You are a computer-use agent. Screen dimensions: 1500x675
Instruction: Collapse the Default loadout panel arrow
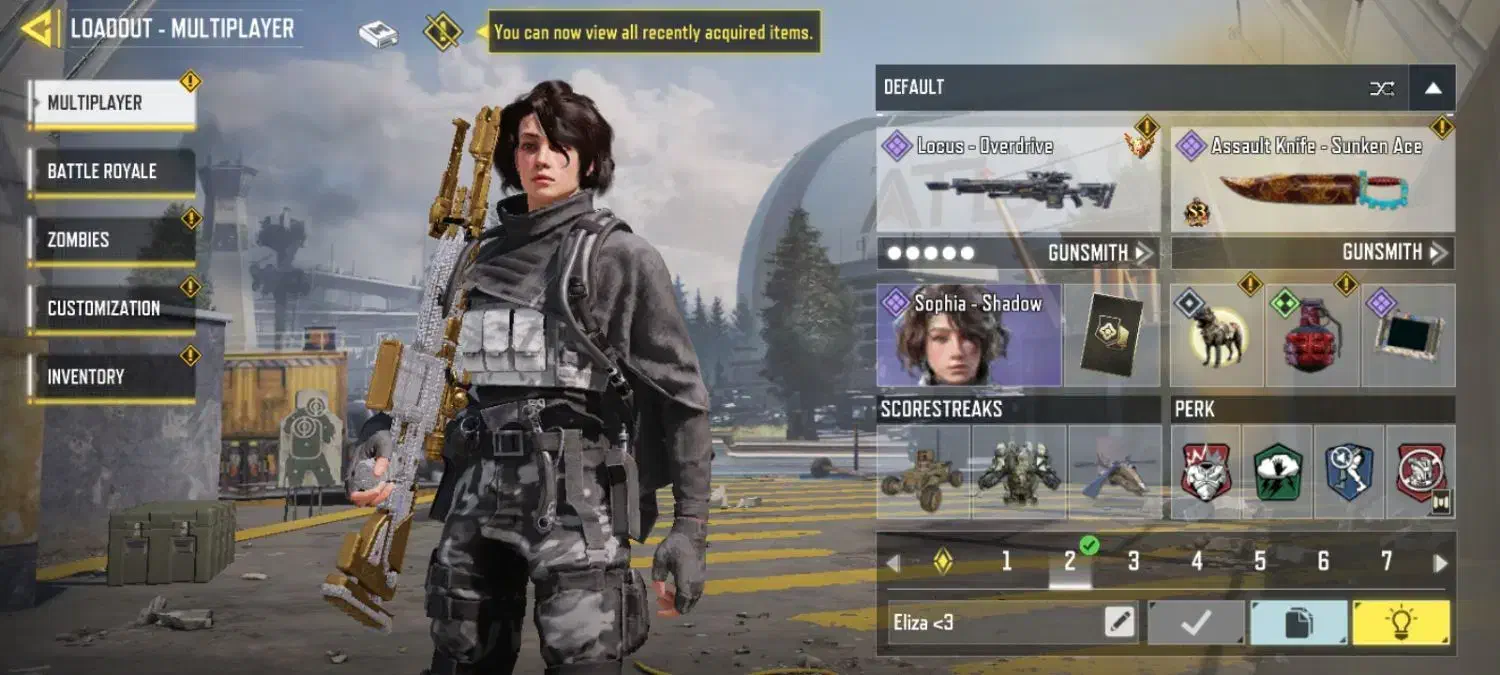click(x=1432, y=88)
